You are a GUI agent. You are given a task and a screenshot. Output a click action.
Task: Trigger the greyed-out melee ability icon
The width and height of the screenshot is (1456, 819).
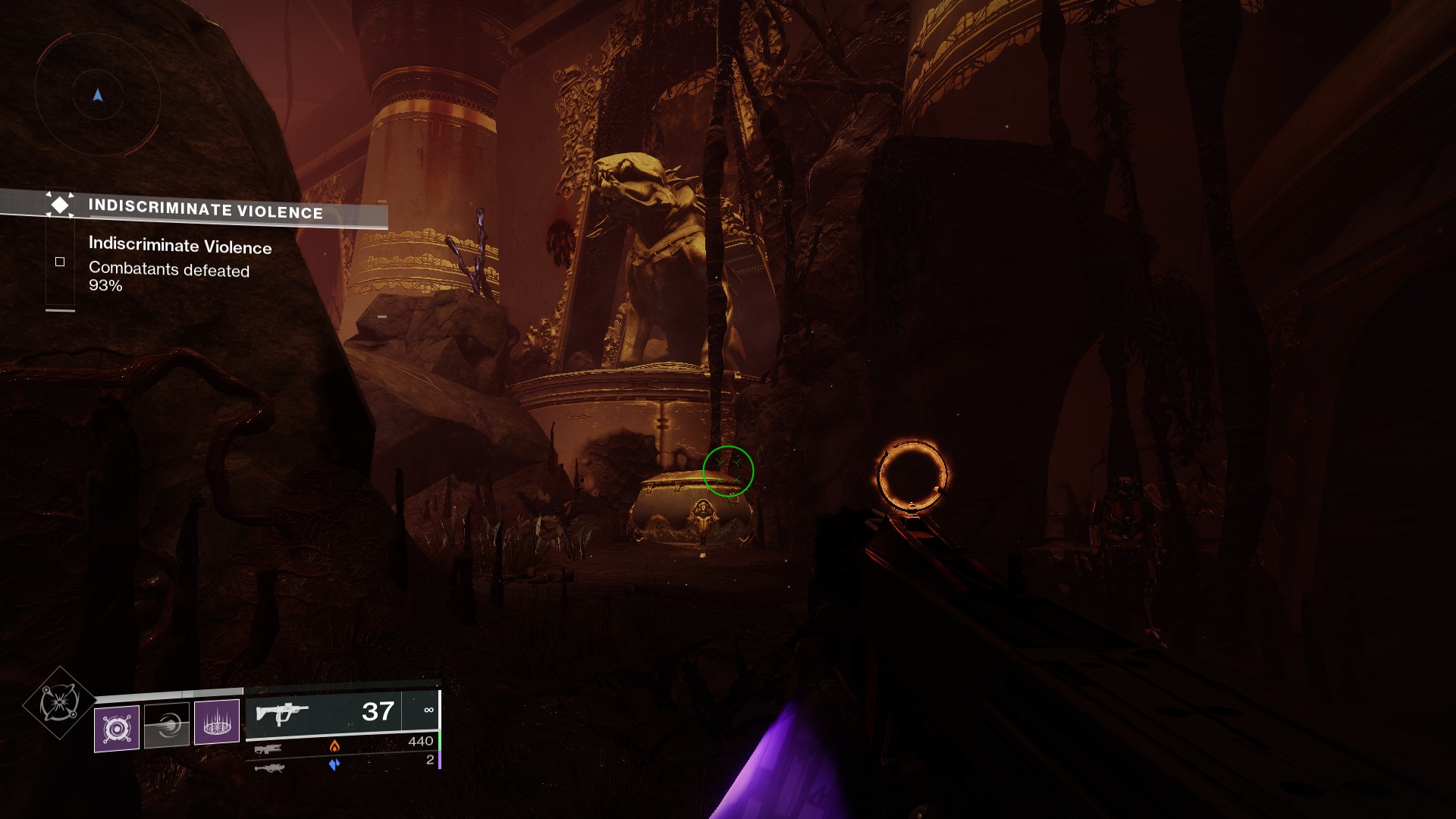click(x=167, y=726)
